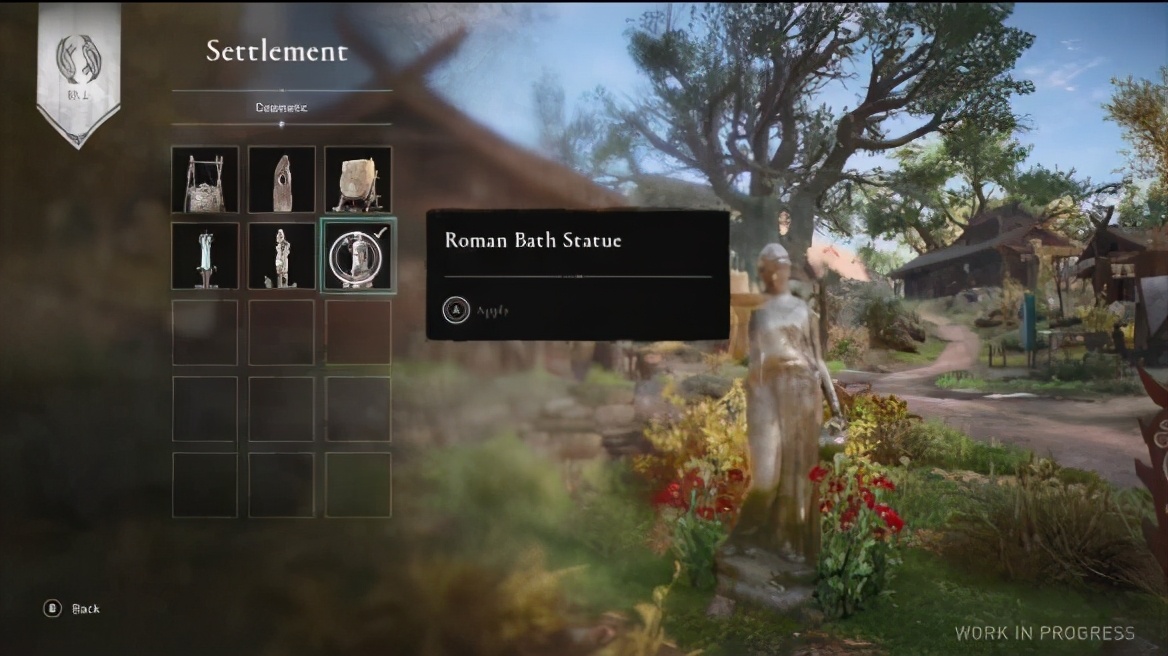Select the checked Roman Bath Statue slot

358,256
